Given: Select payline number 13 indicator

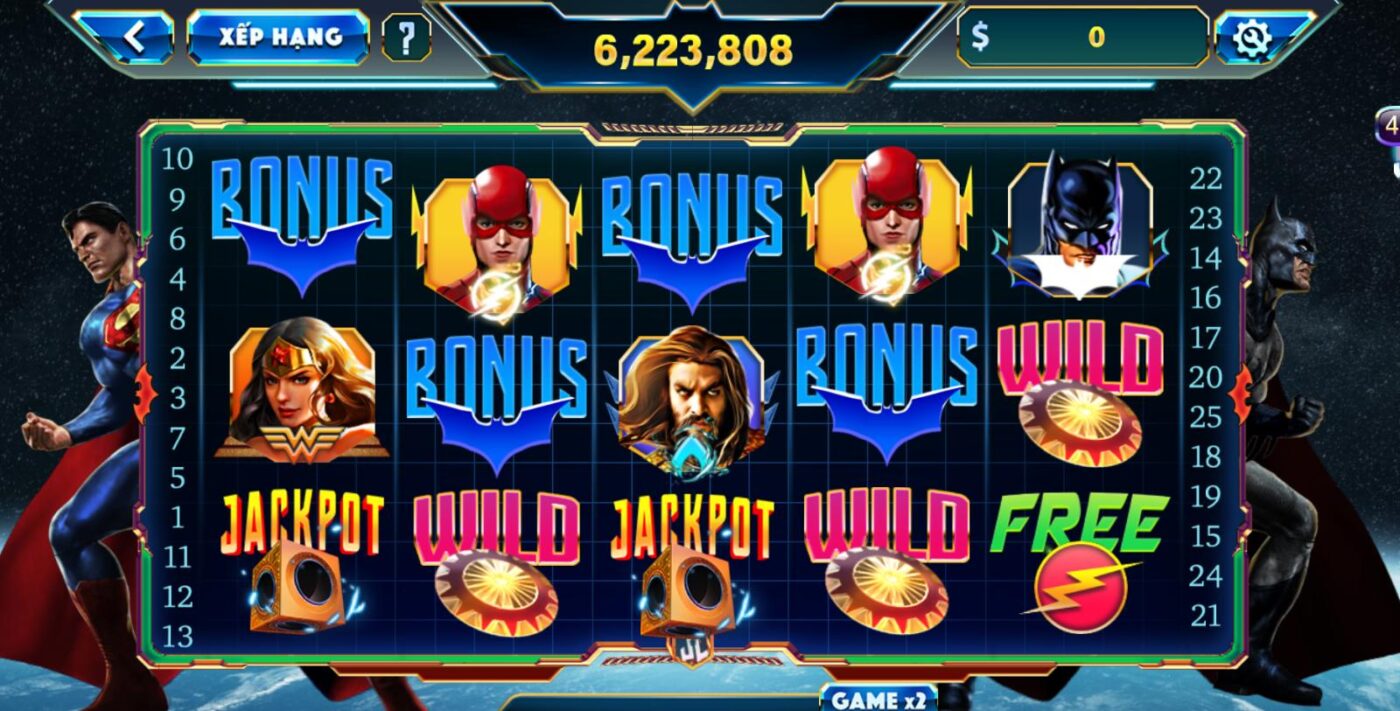Looking at the screenshot, I should pos(177,636).
